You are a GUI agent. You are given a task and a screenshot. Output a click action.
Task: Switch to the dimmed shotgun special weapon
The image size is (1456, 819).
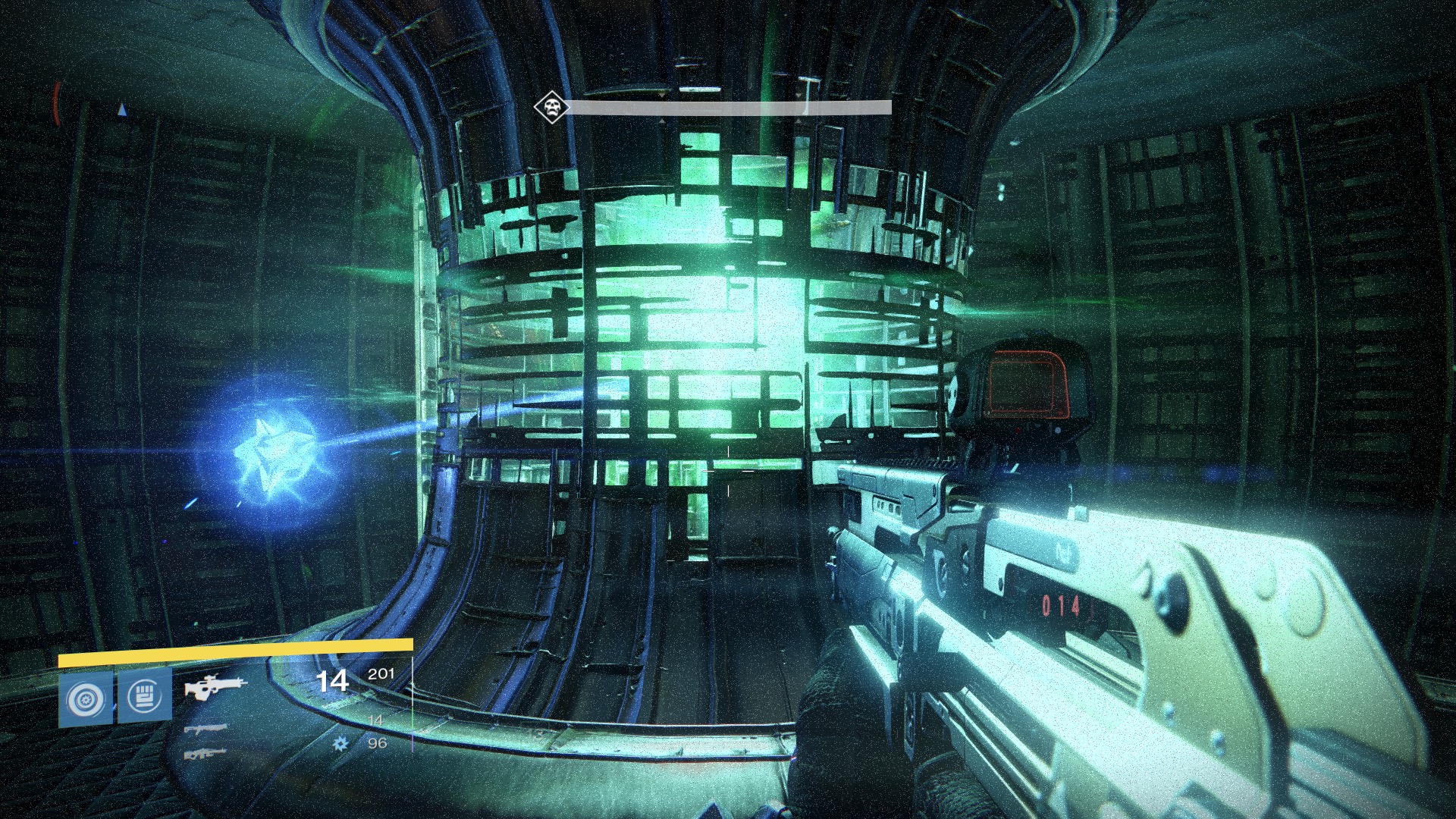[206, 729]
